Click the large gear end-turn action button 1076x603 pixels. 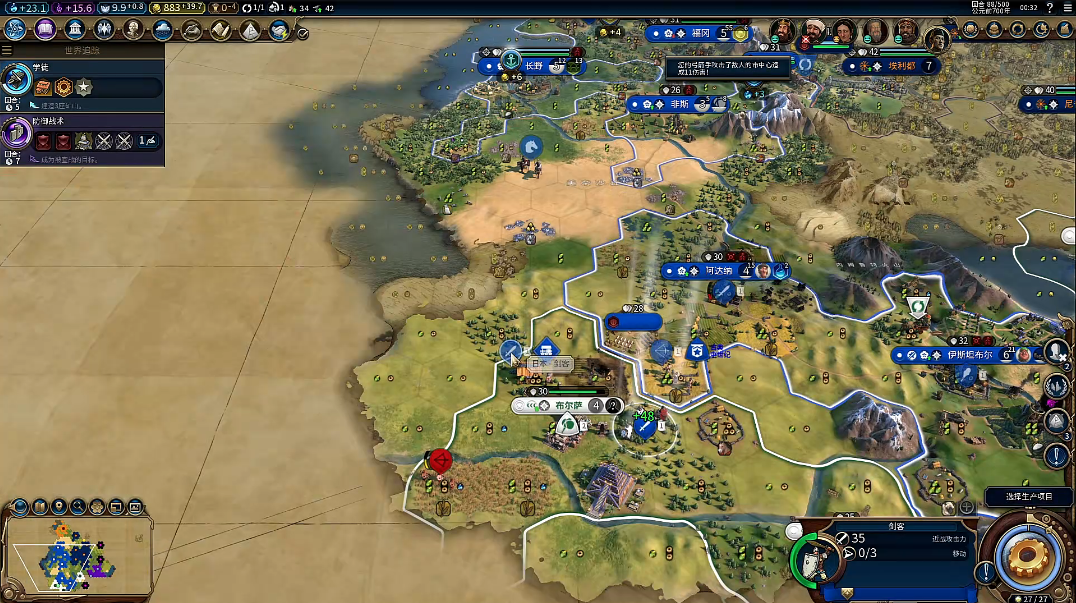pyautogui.click(x=1027, y=553)
